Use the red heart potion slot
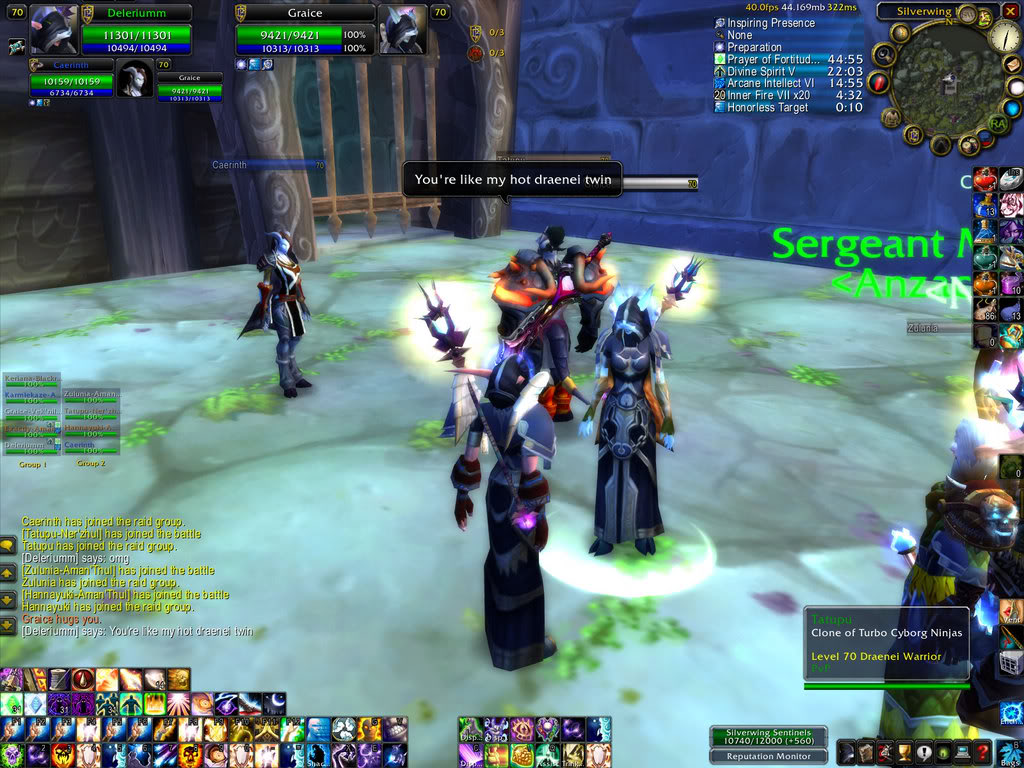This screenshot has width=1024, height=768. pyautogui.click(x=984, y=180)
